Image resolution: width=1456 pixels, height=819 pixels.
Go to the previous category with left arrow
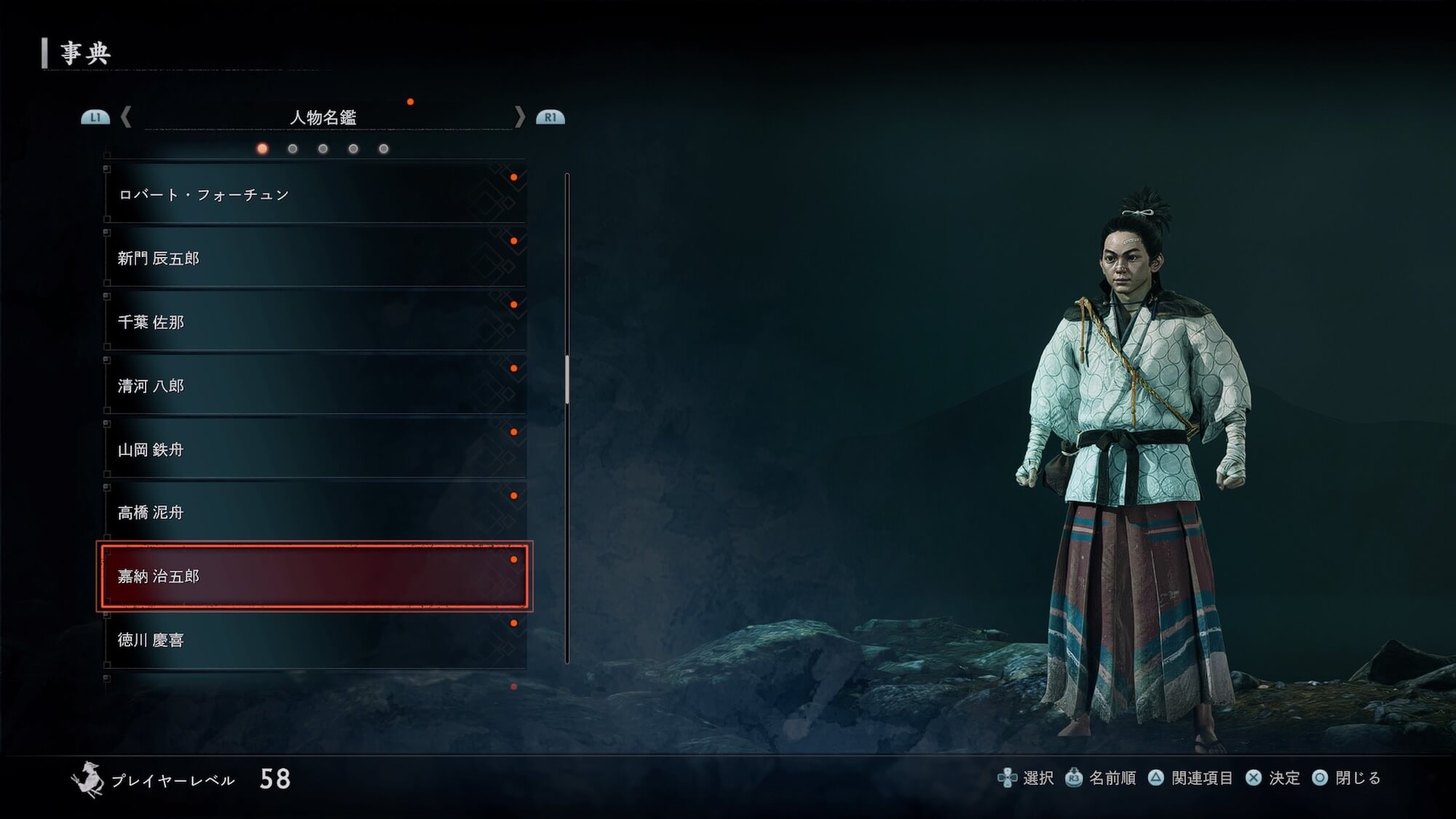(126, 117)
